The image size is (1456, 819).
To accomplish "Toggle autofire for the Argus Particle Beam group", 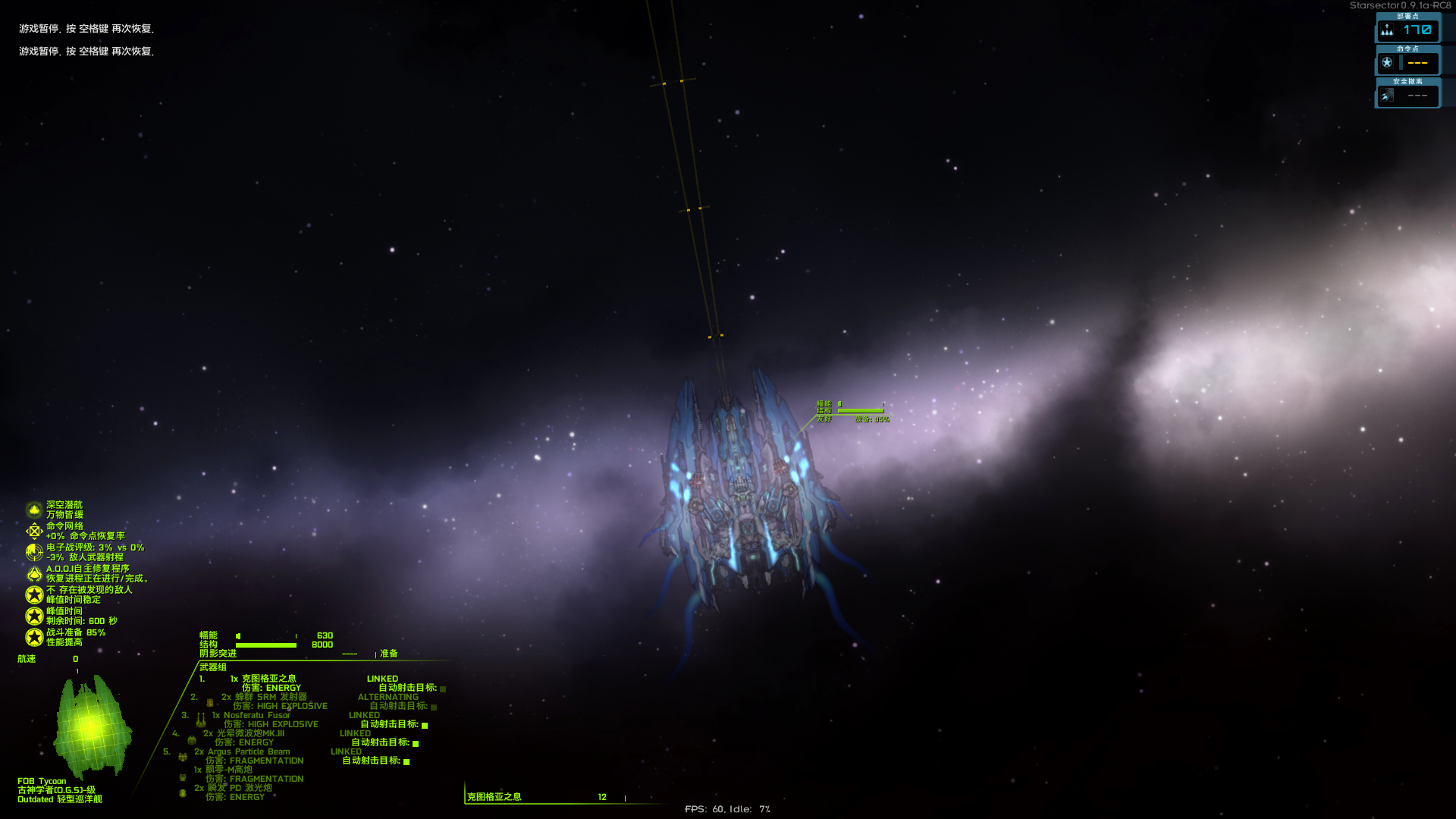I will (x=406, y=762).
